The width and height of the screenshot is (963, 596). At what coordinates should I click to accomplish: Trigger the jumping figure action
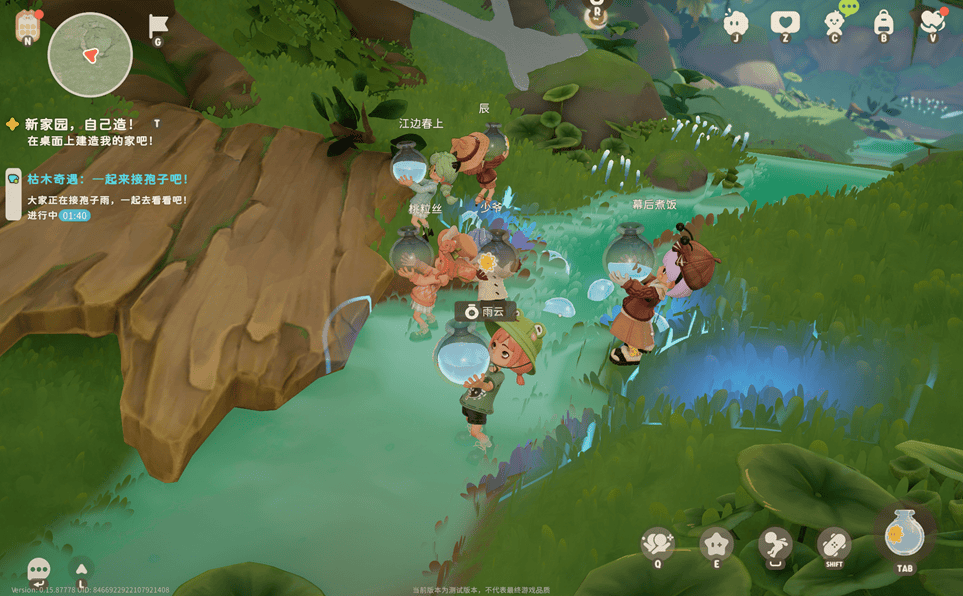pyautogui.click(x=774, y=545)
